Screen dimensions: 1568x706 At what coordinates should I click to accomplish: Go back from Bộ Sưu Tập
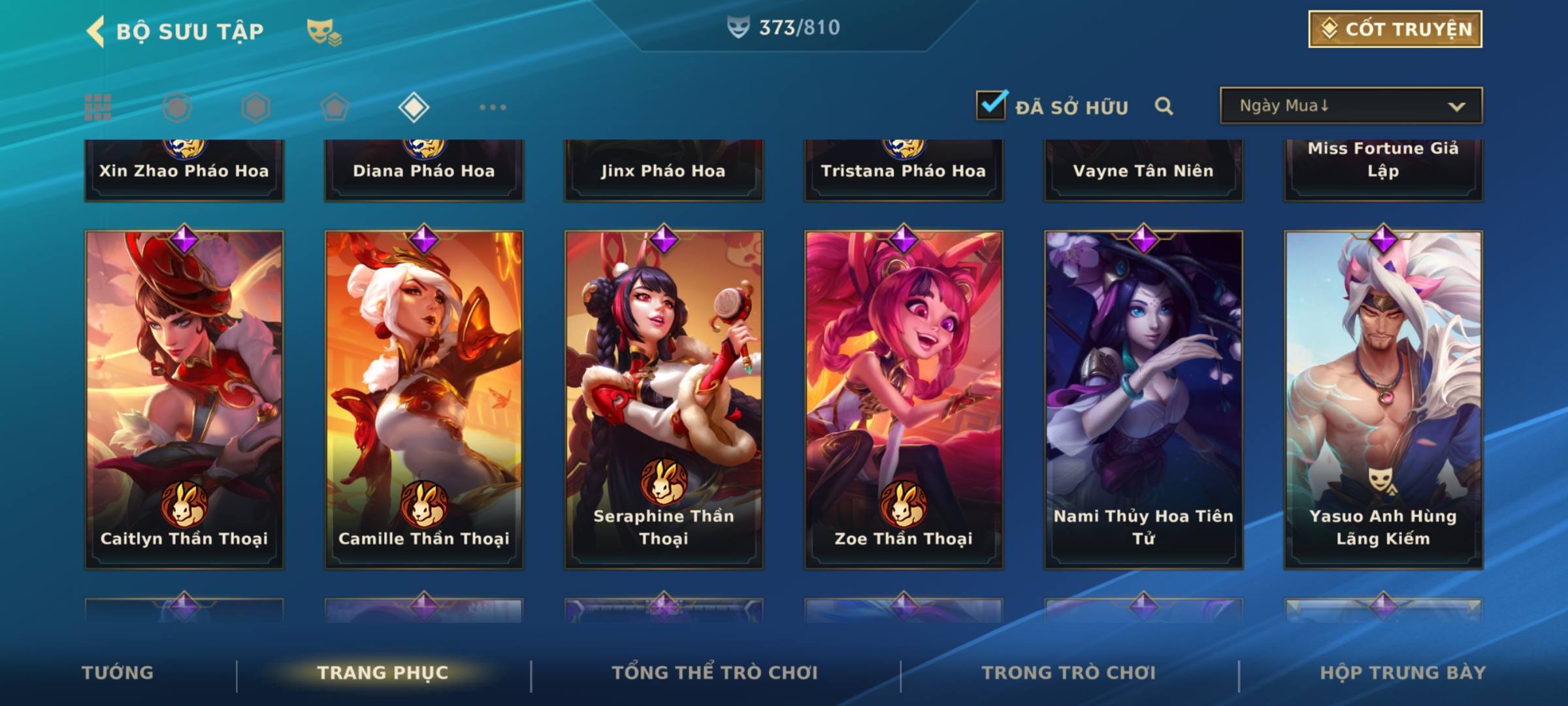[97, 31]
